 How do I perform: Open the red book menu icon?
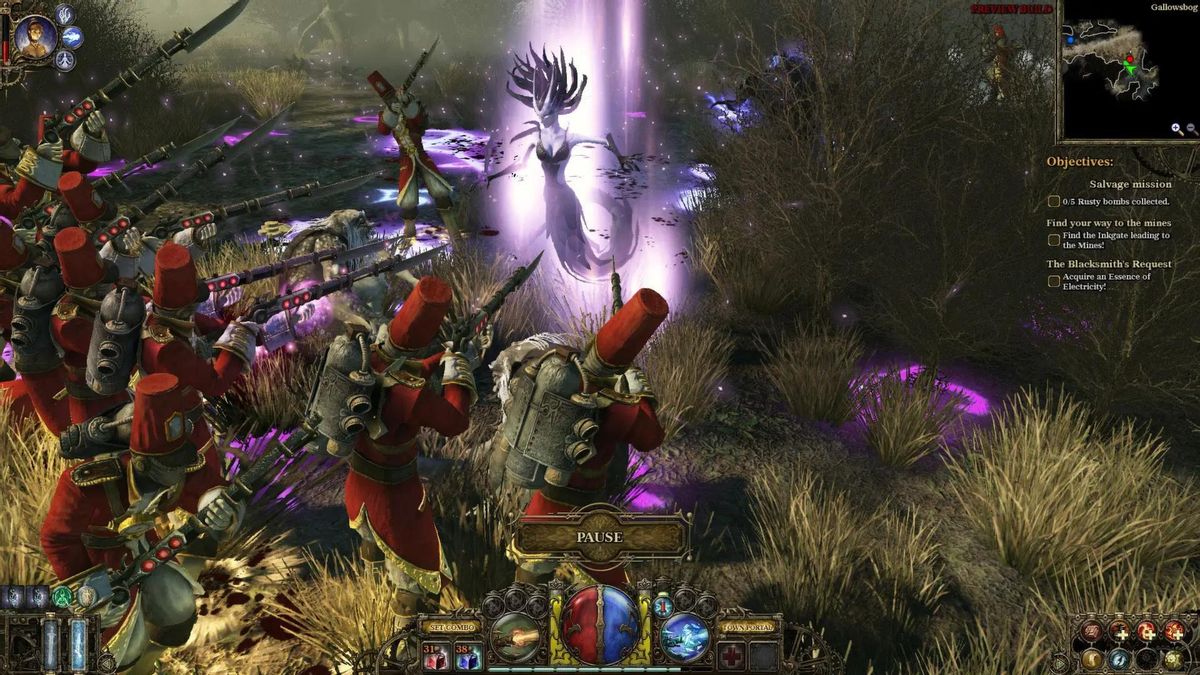(1093, 631)
